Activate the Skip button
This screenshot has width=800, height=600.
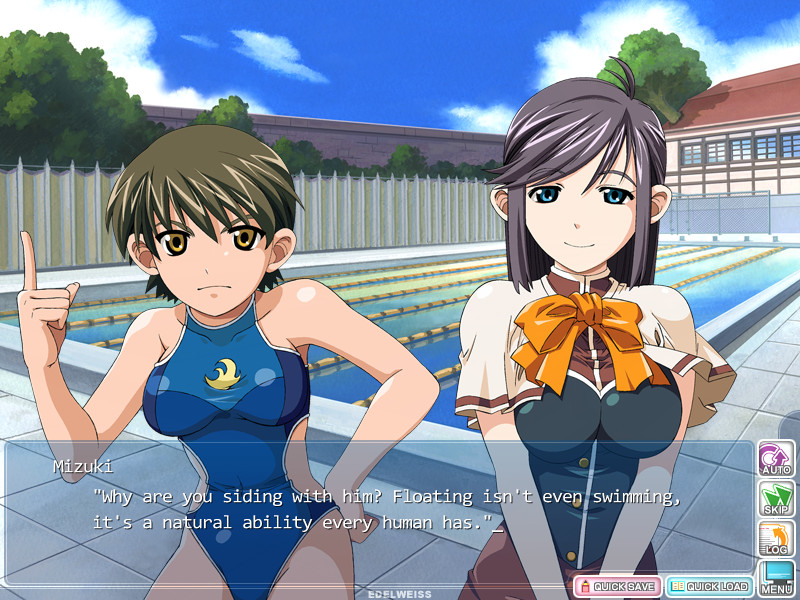point(776,498)
